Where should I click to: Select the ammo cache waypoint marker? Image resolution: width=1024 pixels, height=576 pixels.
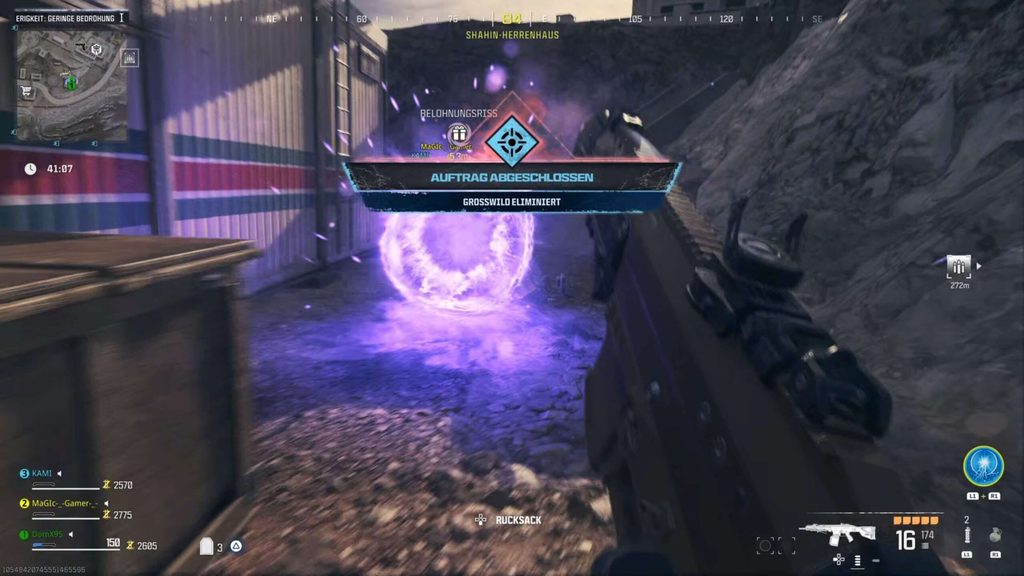click(959, 266)
